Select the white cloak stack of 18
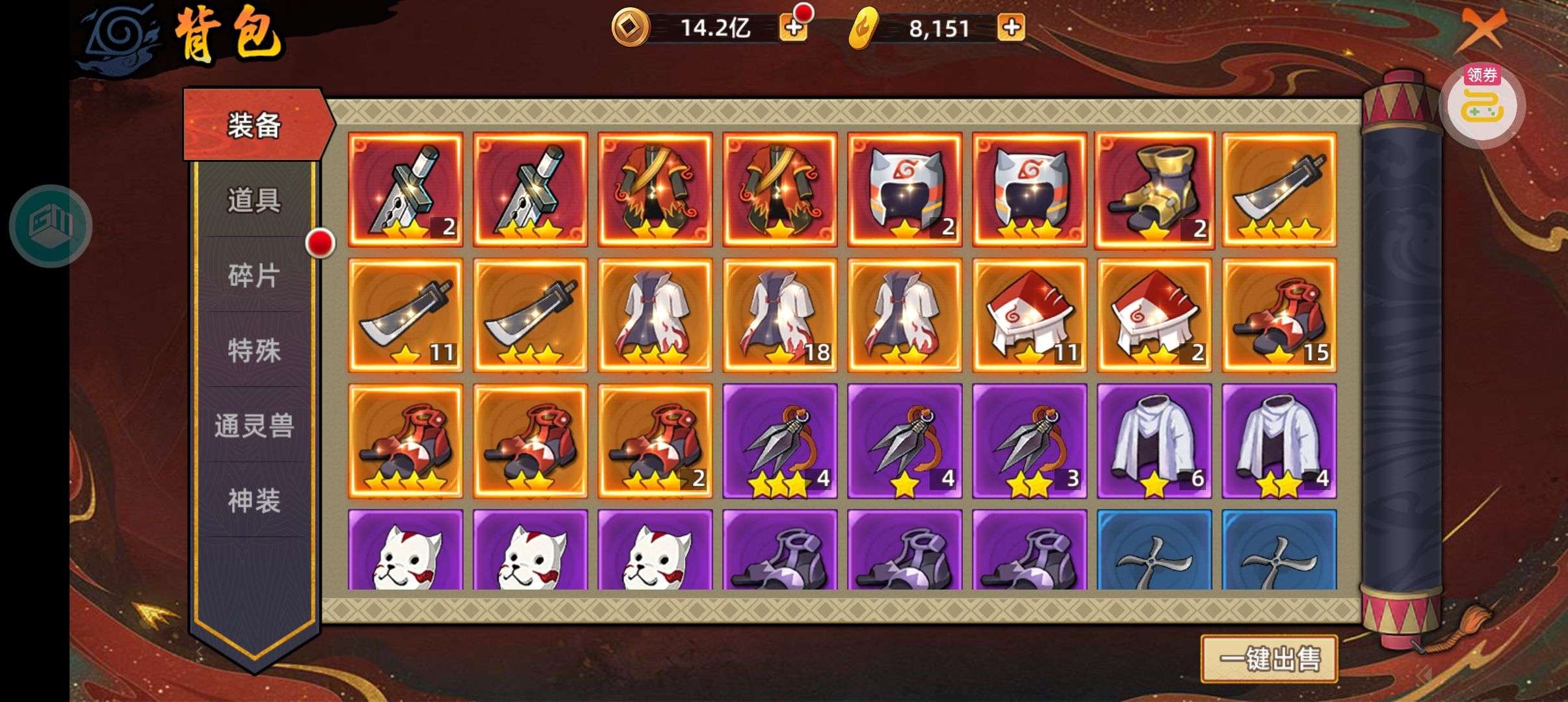This screenshot has width=1568, height=702. (x=779, y=315)
